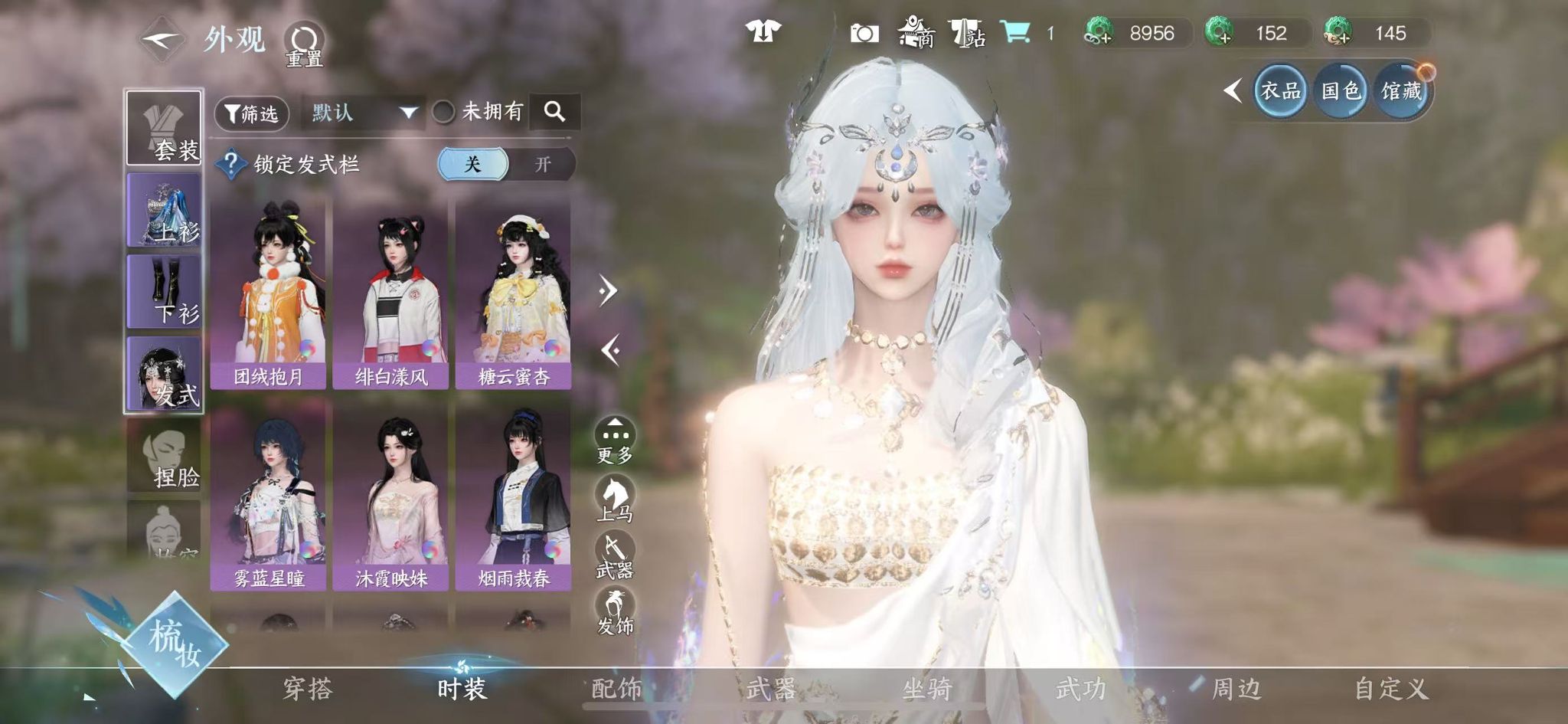Screen dimensions: 1568x724
Task: Tick the 未拥有 not-owned checkbox
Action: pyautogui.click(x=443, y=113)
